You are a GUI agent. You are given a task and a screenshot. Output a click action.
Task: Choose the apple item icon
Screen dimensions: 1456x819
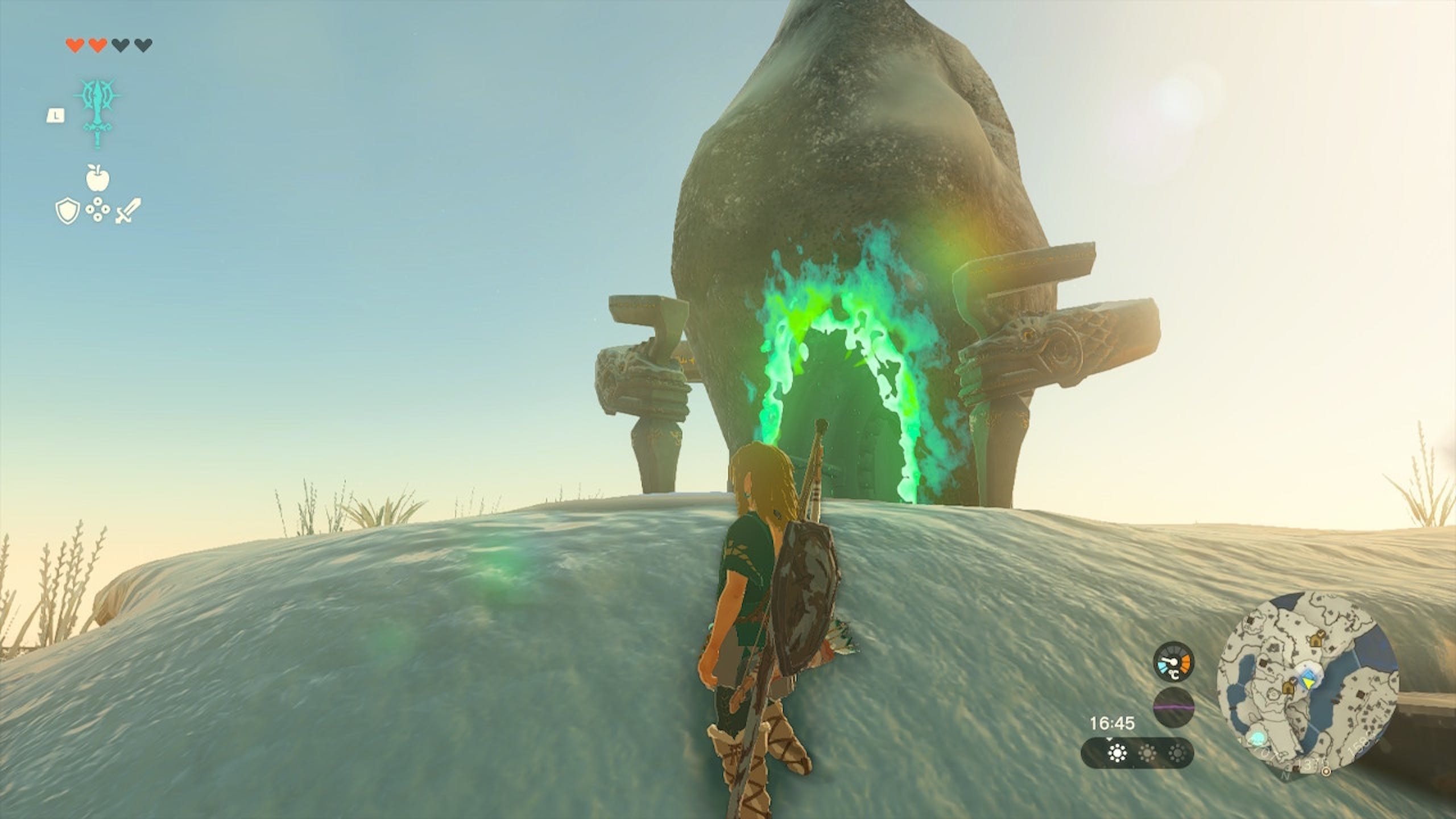[x=97, y=178]
